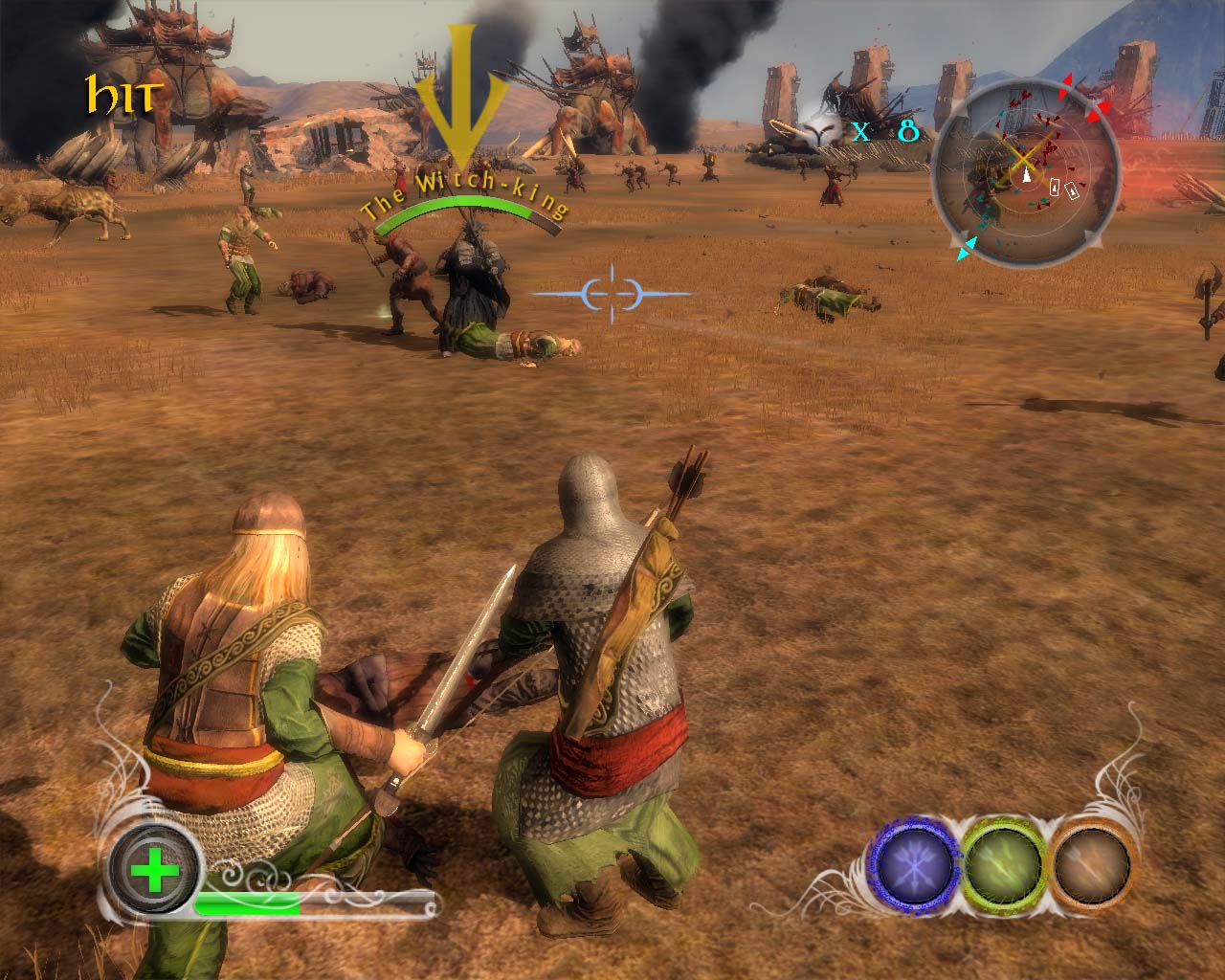Use the green ability orb
The width and height of the screenshot is (1225, 980).
click(1001, 862)
